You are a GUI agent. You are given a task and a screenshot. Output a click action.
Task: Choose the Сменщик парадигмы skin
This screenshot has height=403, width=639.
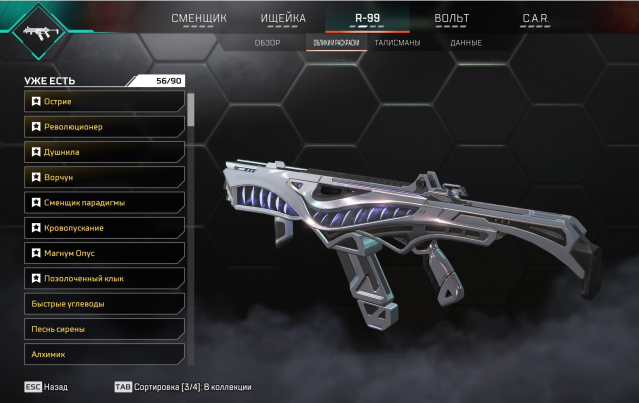click(x=105, y=202)
